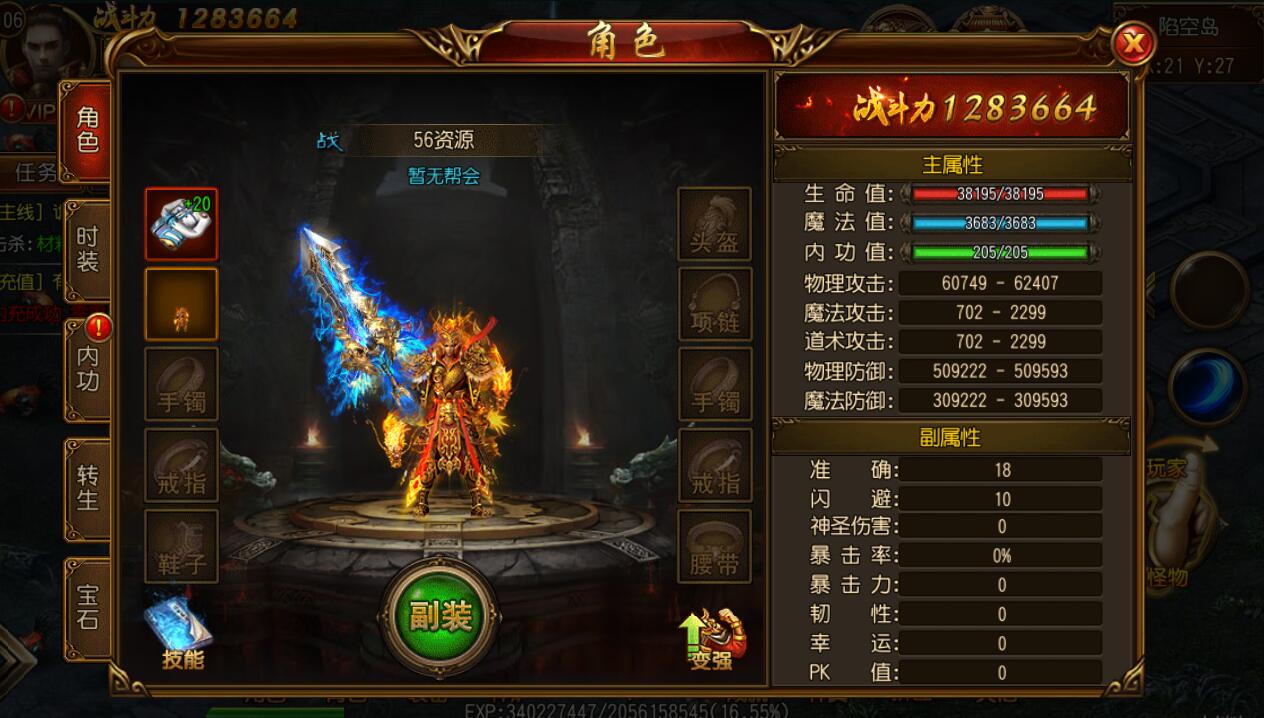Close the character panel
This screenshot has width=1264, height=718.
click(1133, 44)
